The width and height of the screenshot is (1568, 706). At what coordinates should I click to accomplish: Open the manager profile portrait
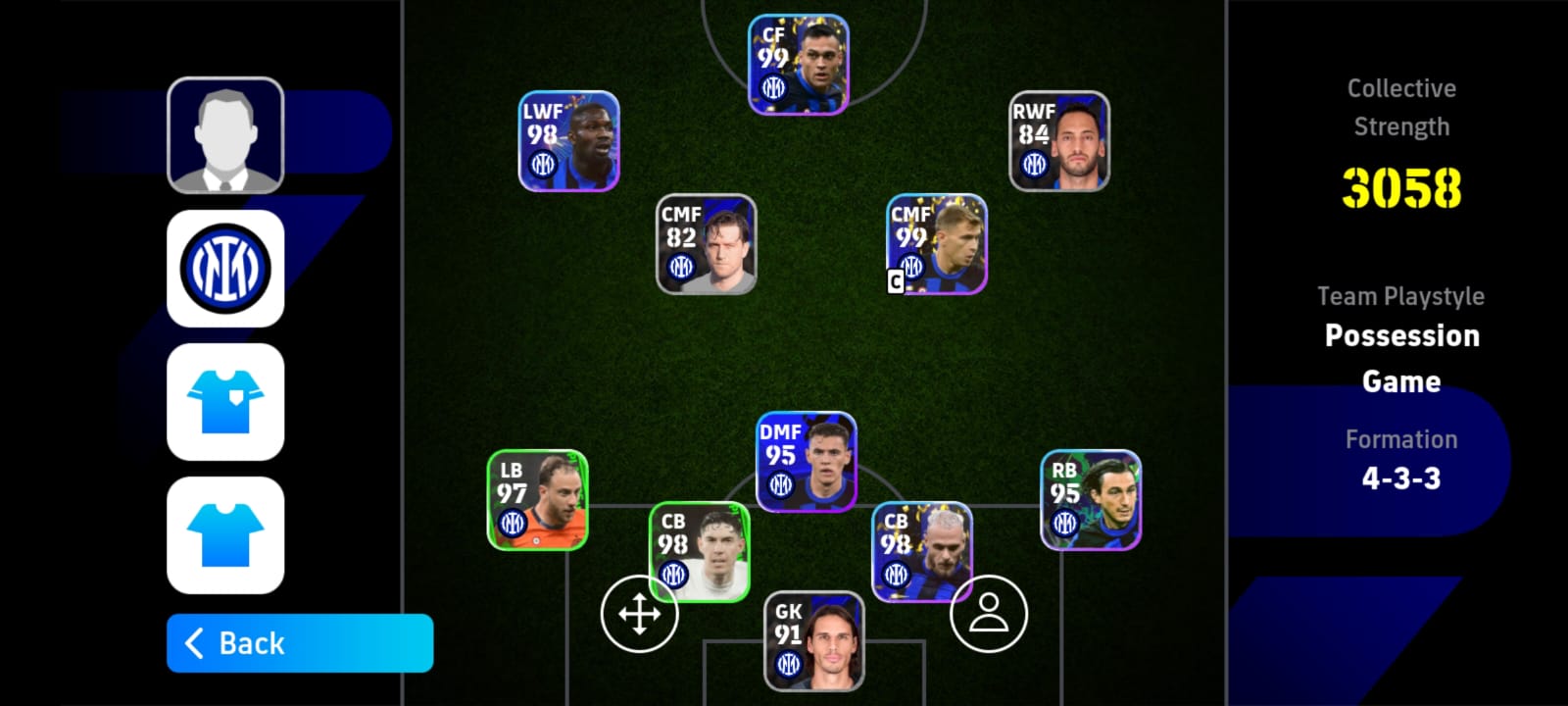click(225, 135)
